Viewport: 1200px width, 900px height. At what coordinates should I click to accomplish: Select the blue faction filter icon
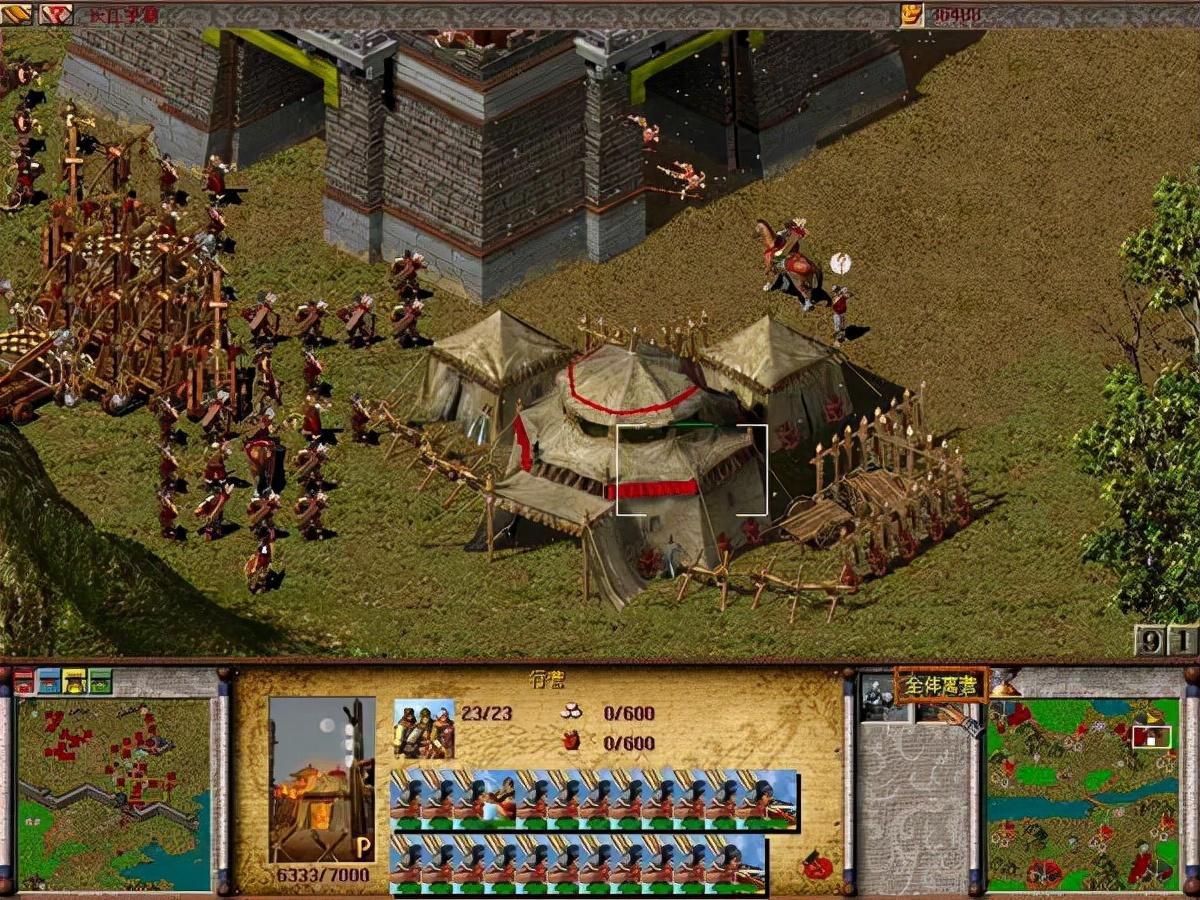pos(49,682)
